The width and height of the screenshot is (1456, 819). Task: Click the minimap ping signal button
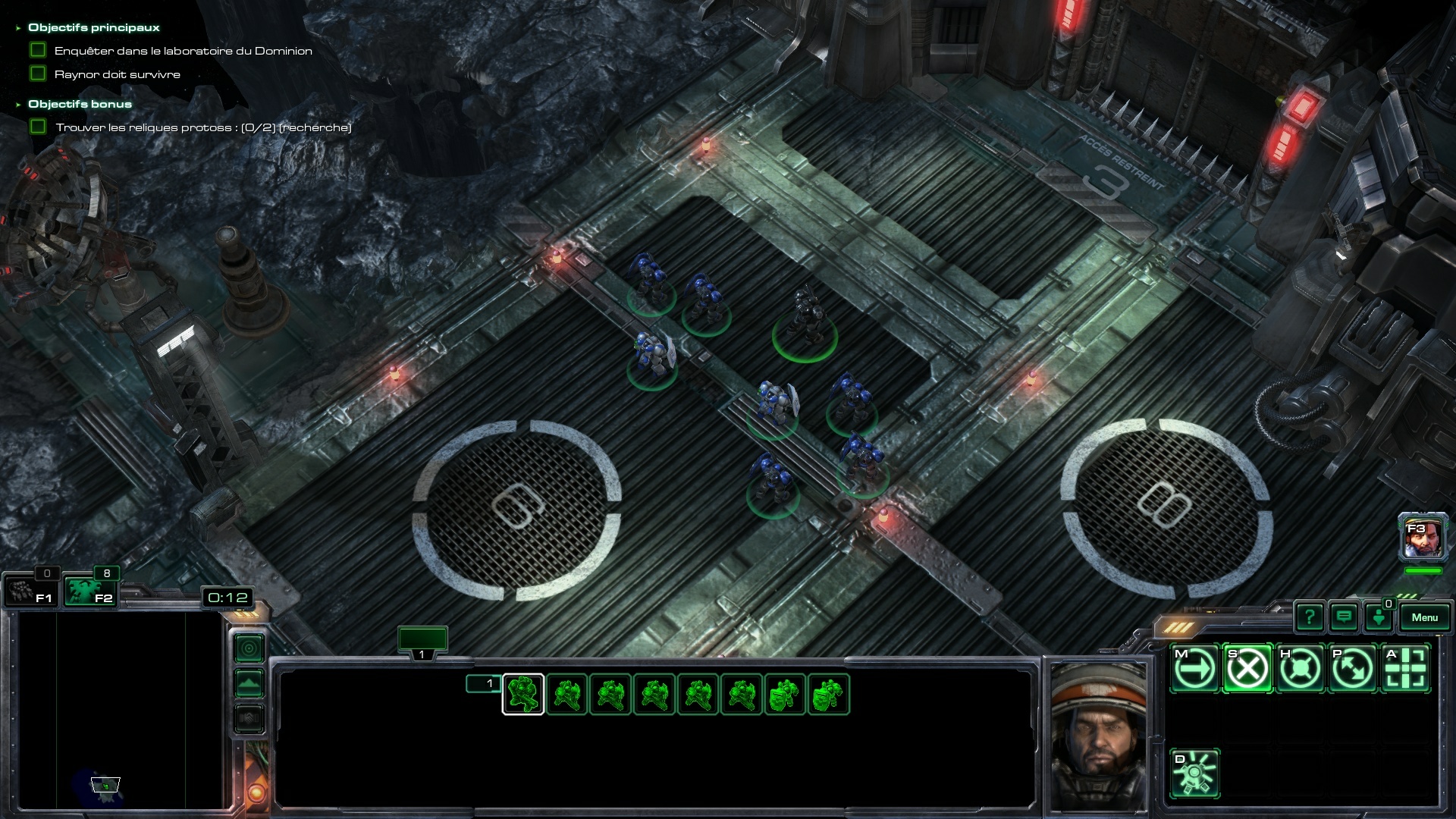pos(249,648)
